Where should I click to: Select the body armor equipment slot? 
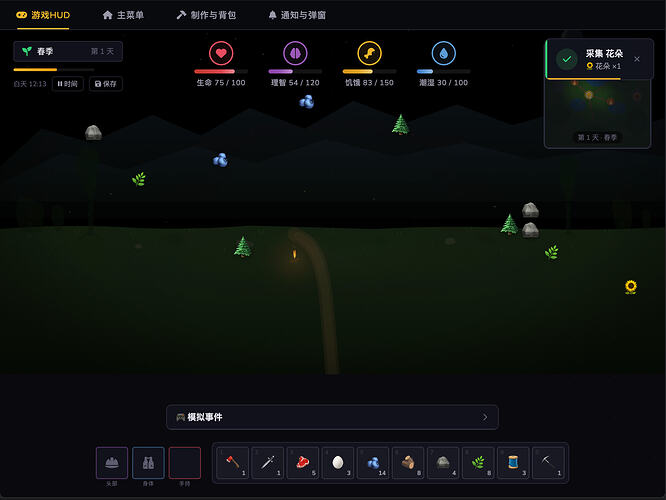[148, 463]
